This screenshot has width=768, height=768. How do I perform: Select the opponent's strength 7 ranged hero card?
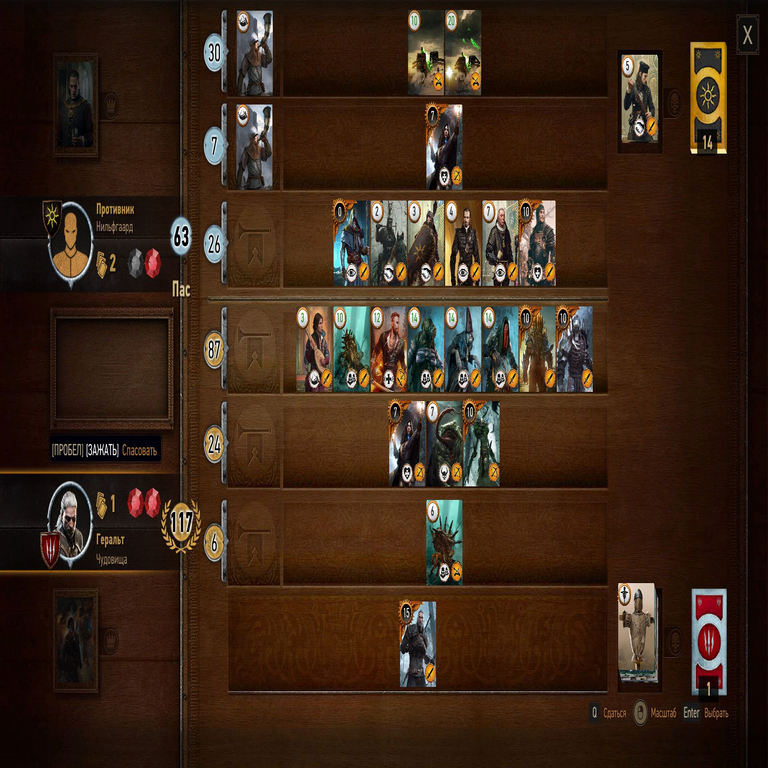[x=444, y=146]
